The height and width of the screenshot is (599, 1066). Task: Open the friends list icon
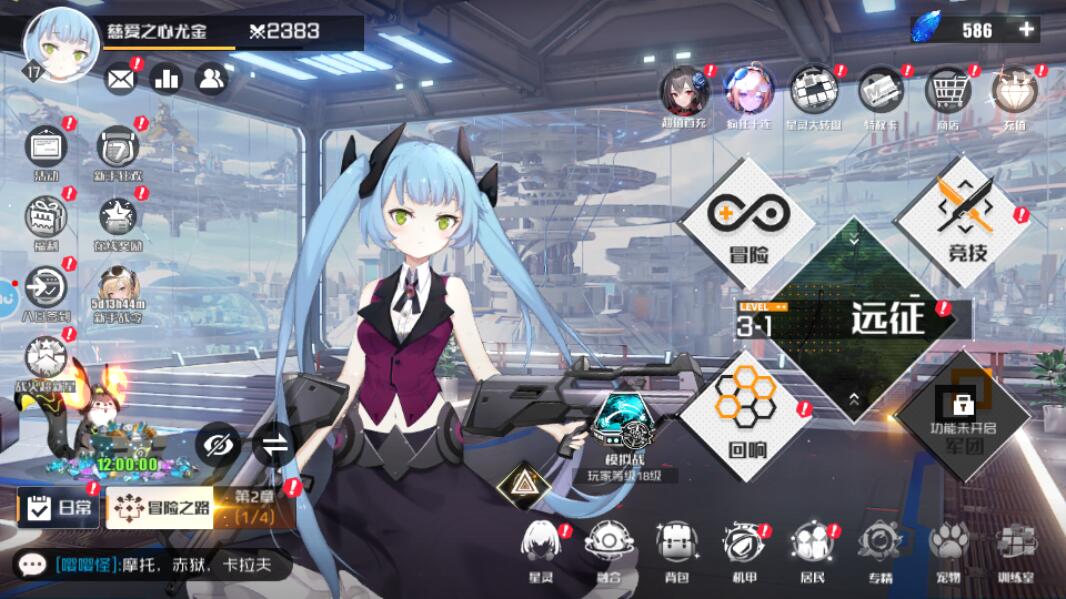pos(211,78)
